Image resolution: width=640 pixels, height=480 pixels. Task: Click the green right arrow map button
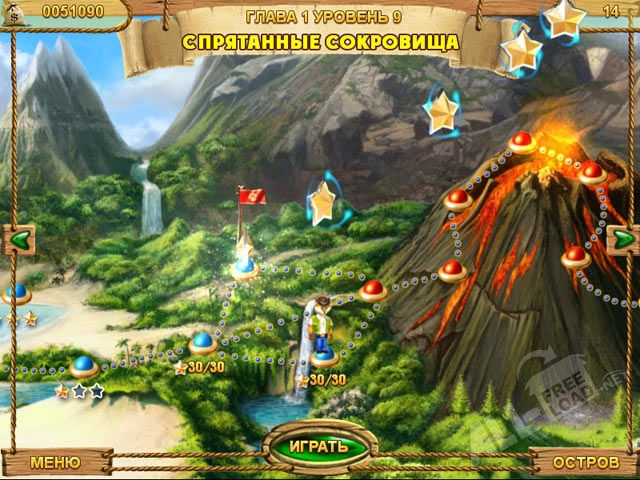[622, 238]
